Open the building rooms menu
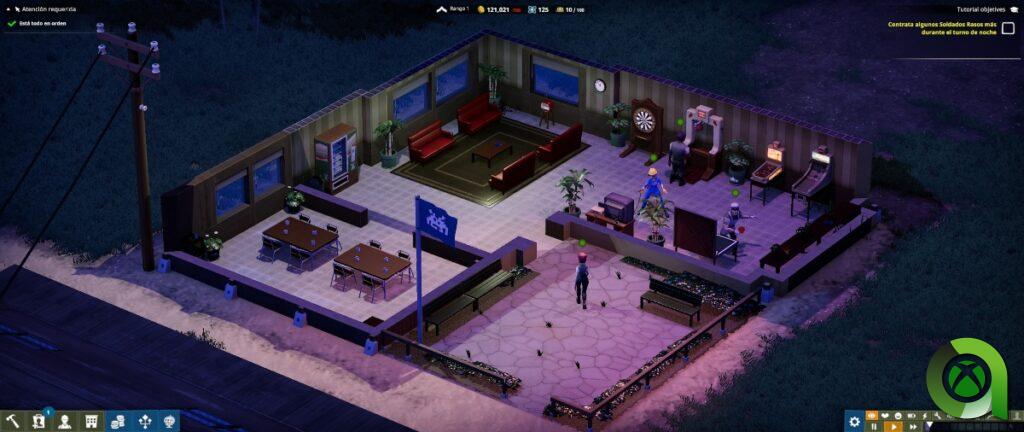This screenshot has width=1024, height=432. click(91, 421)
